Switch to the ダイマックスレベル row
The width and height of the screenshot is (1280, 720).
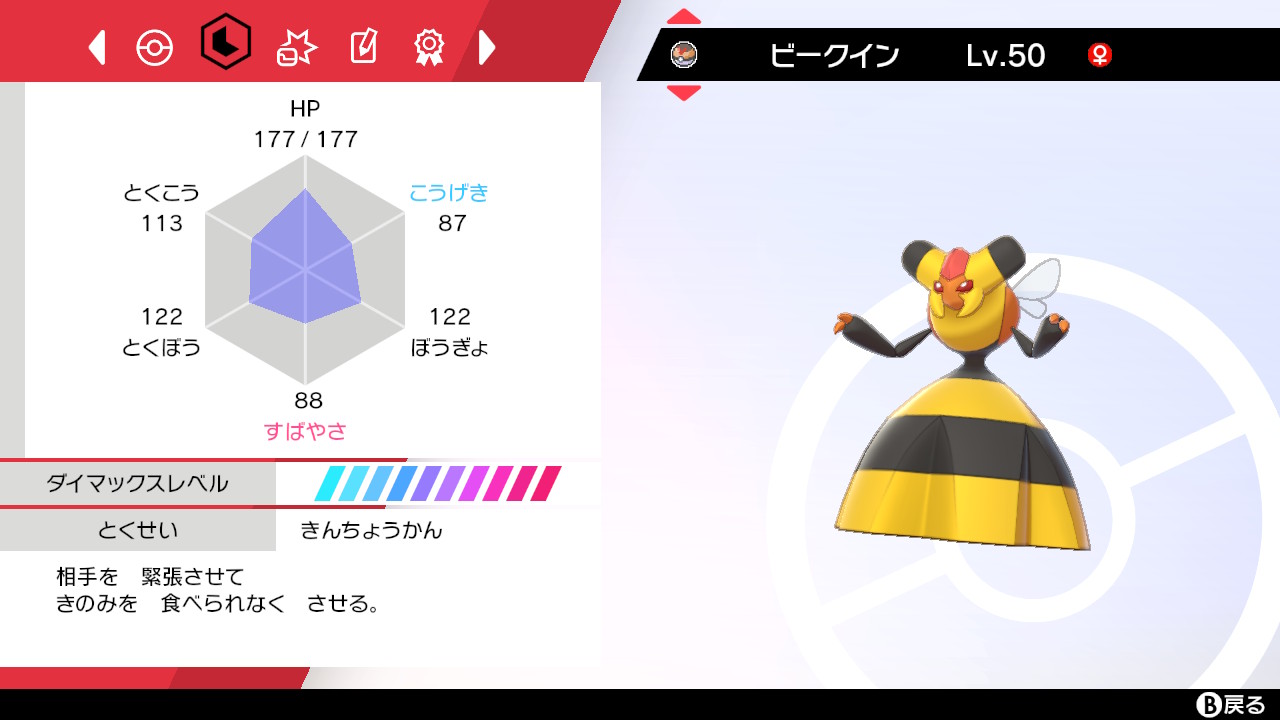tap(137, 483)
